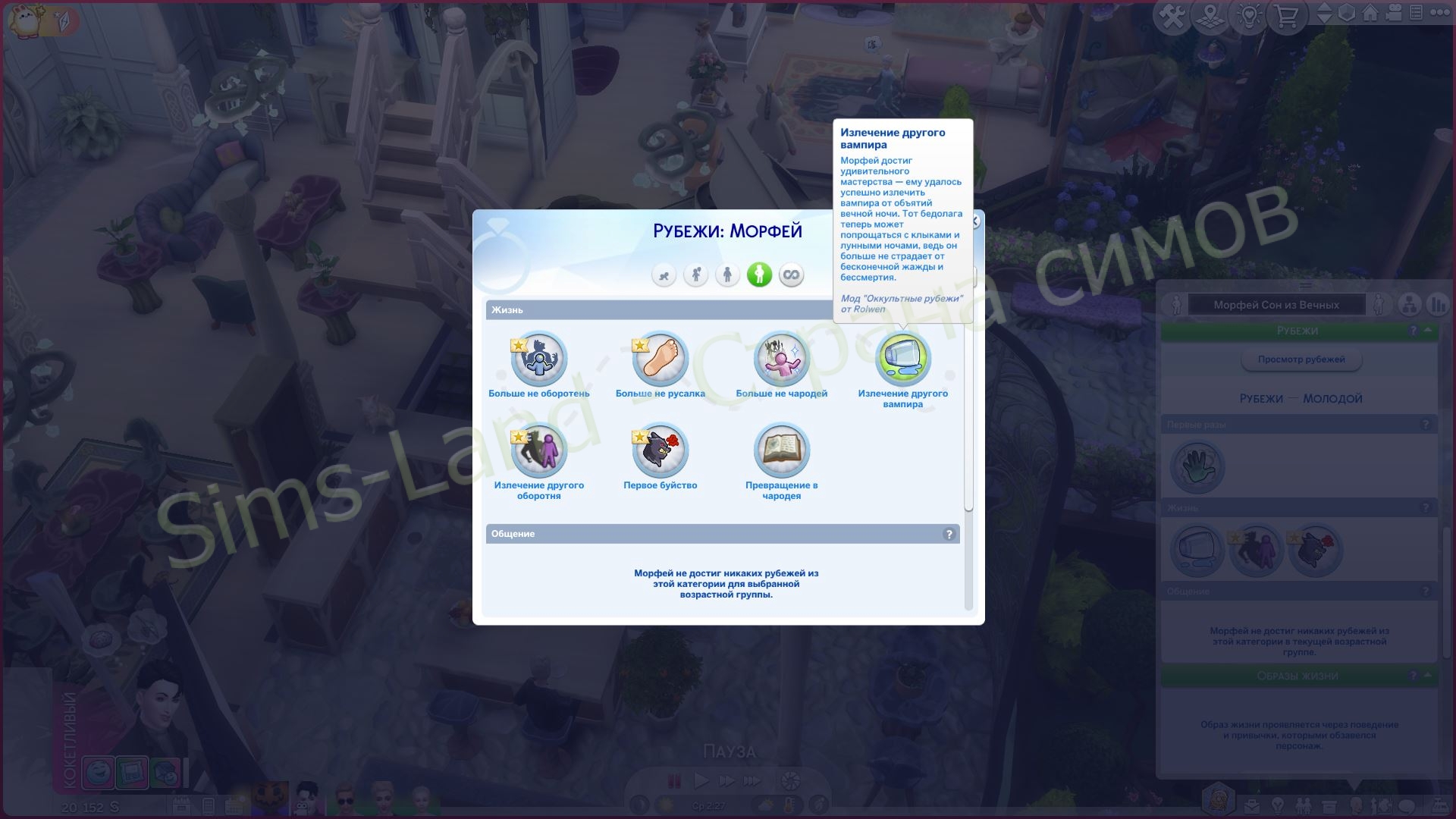Click the pause game speed button
The width and height of the screenshot is (1456, 819).
(673, 780)
